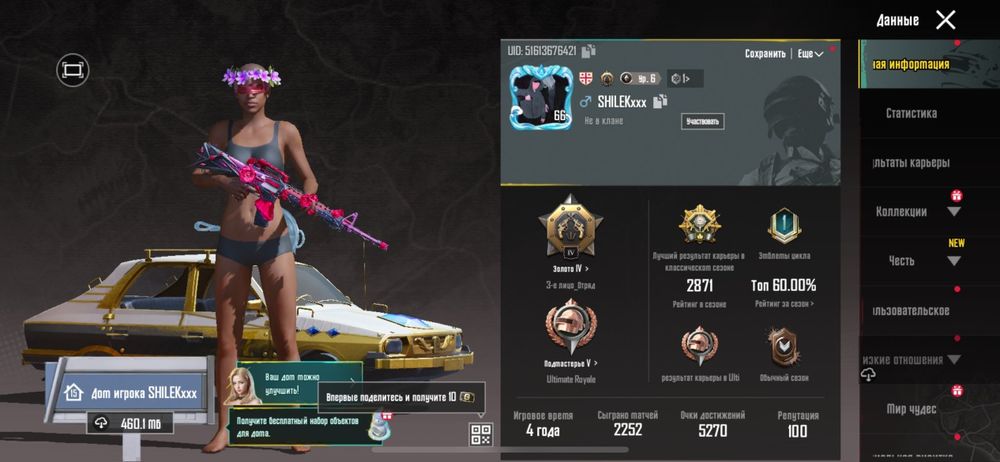Click the Сохранить button
This screenshot has width=1000, height=462.
(765, 54)
